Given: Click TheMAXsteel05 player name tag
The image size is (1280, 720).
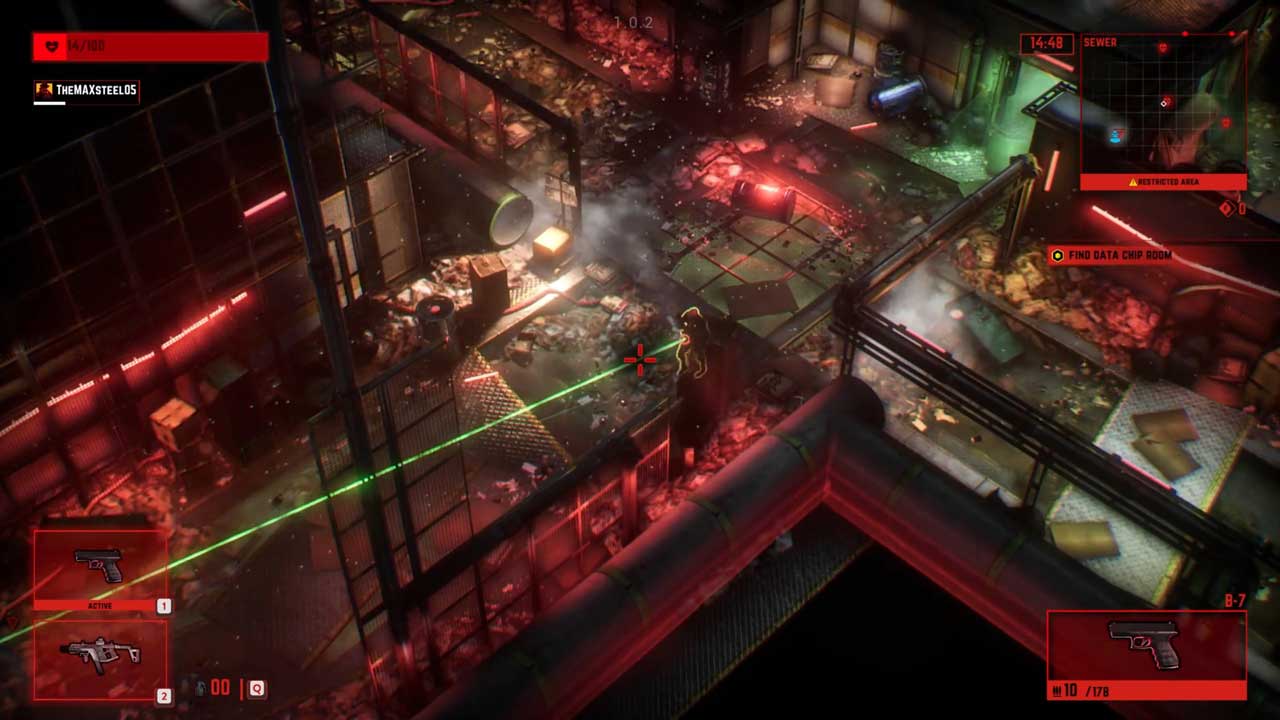Looking at the screenshot, I should tap(87, 90).
